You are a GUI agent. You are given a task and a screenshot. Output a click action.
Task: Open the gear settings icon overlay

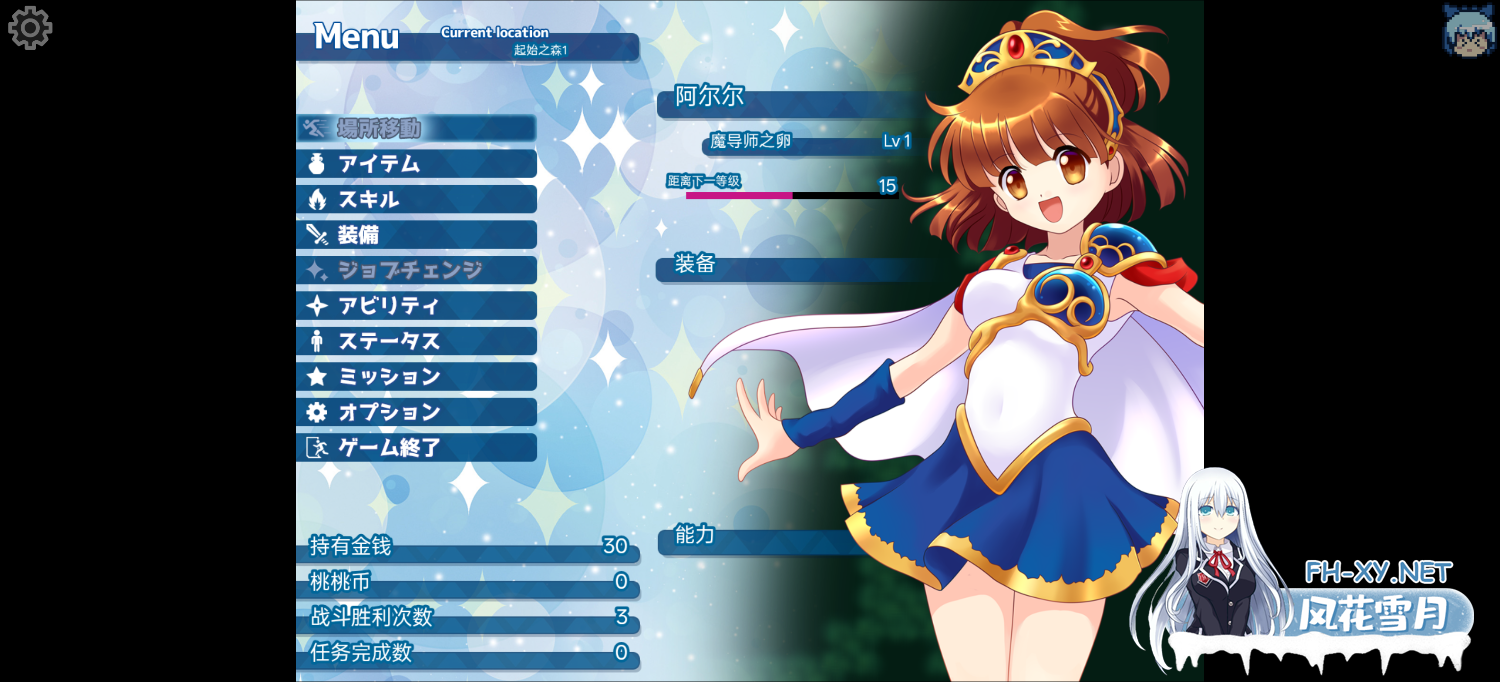click(x=30, y=28)
